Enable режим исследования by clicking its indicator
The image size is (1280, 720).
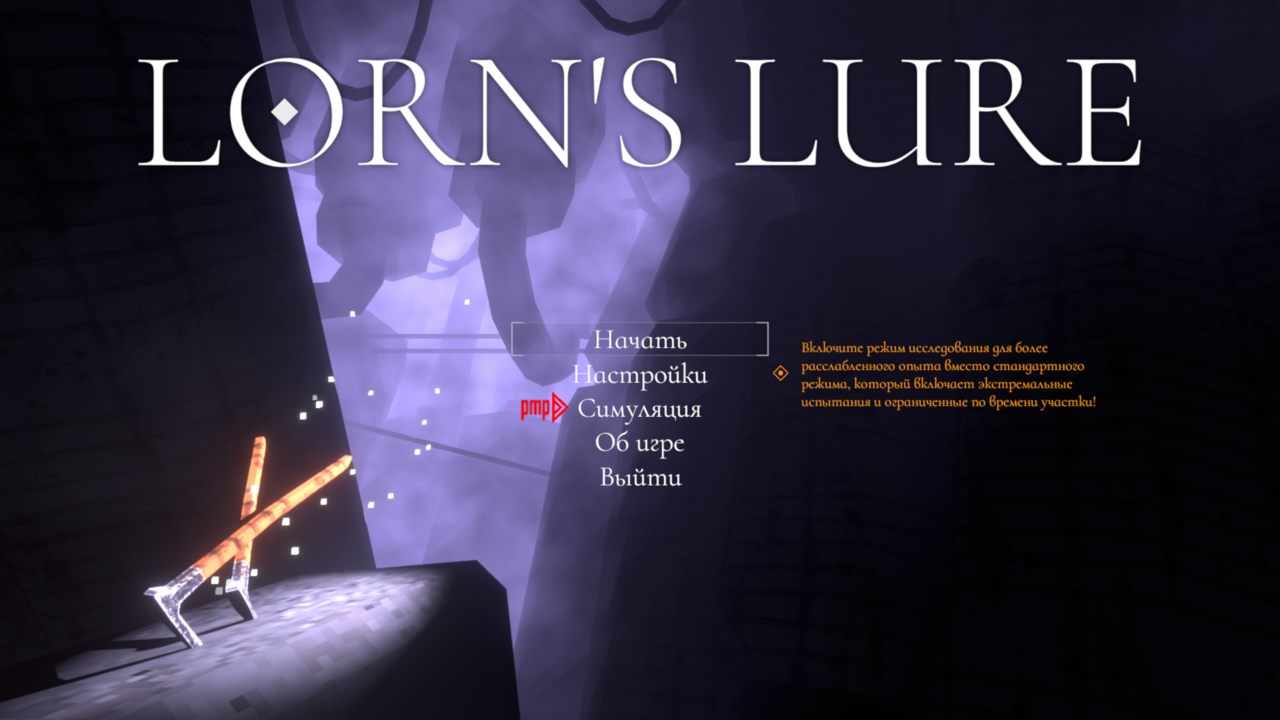click(779, 374)
